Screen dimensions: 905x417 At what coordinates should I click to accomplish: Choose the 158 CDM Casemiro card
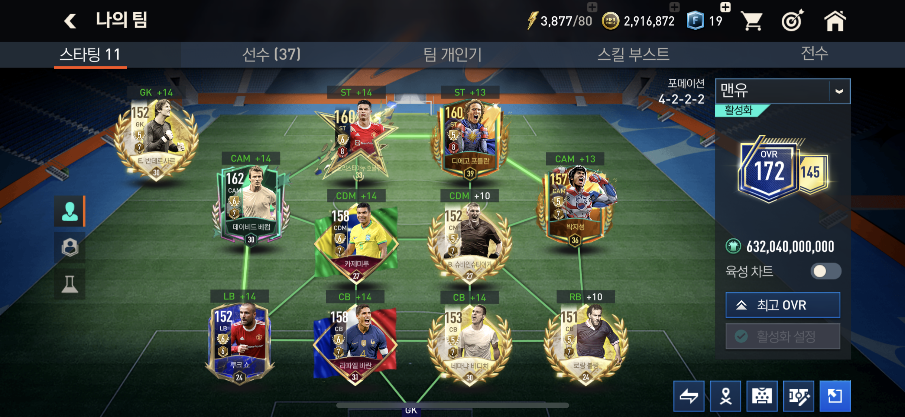[x=356, y=239]
